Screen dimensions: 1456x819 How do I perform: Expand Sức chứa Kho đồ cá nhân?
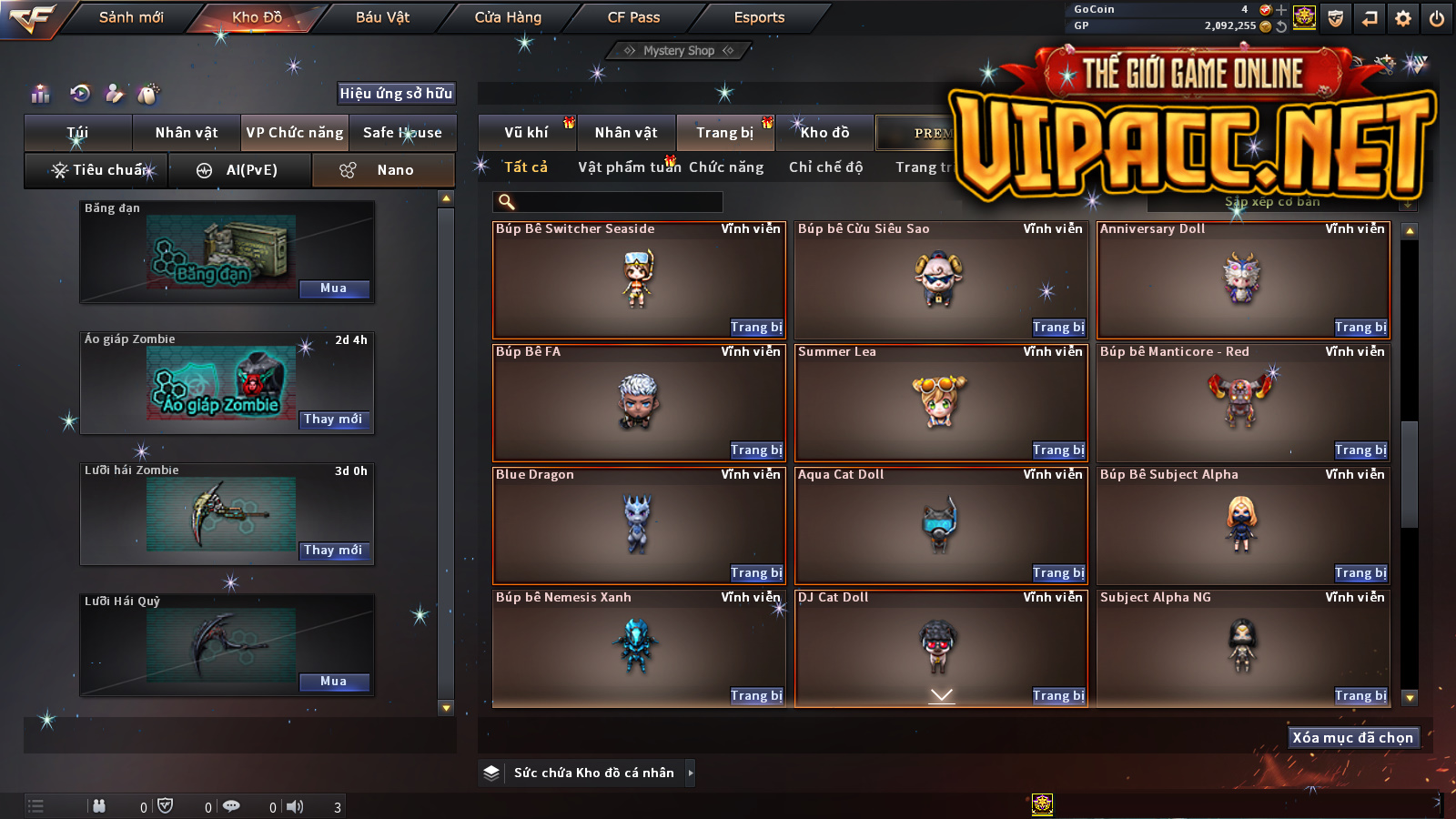(x=691, y=773)
